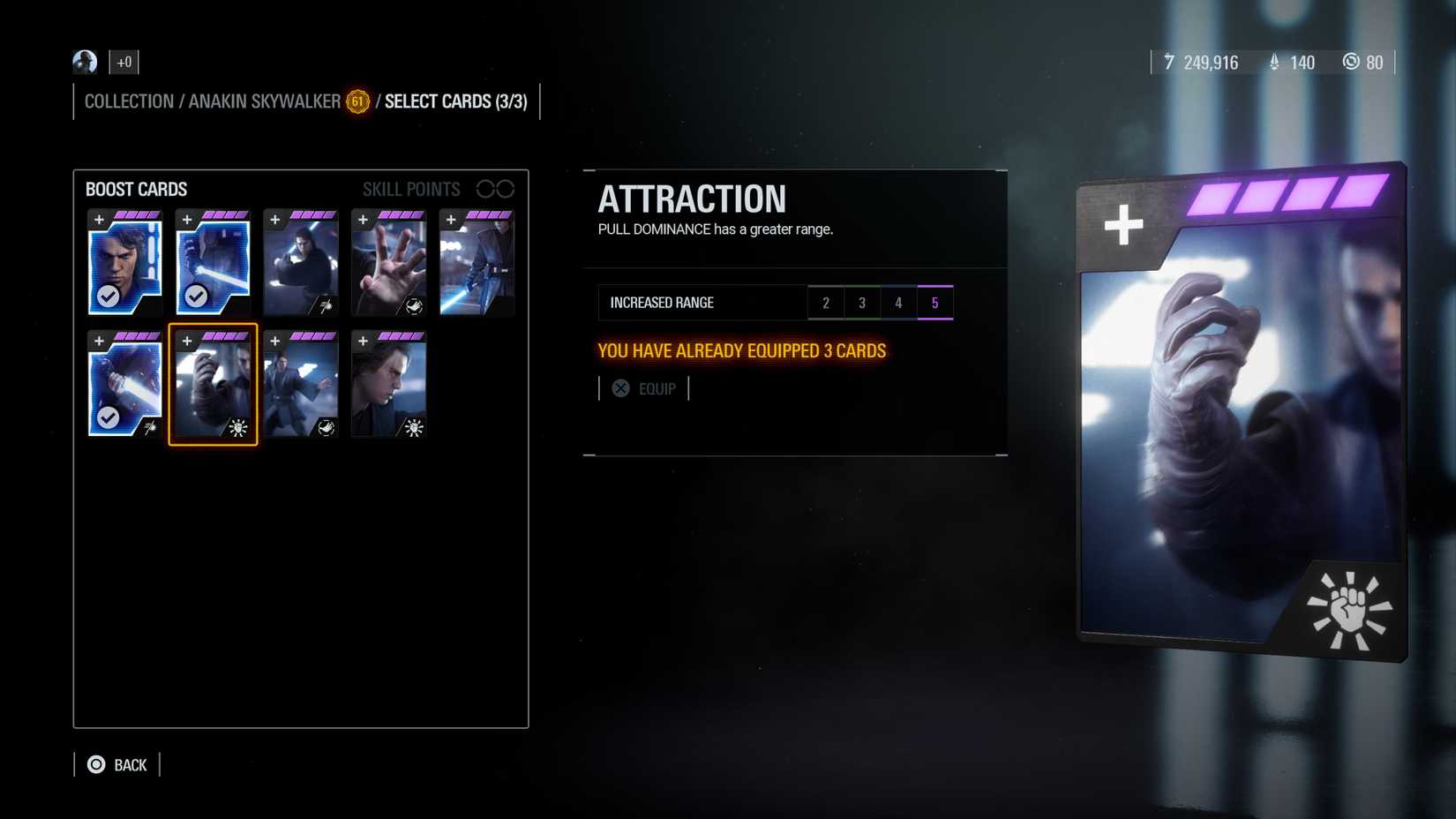Select rank 4 for Increased Range

pos(898,302)
